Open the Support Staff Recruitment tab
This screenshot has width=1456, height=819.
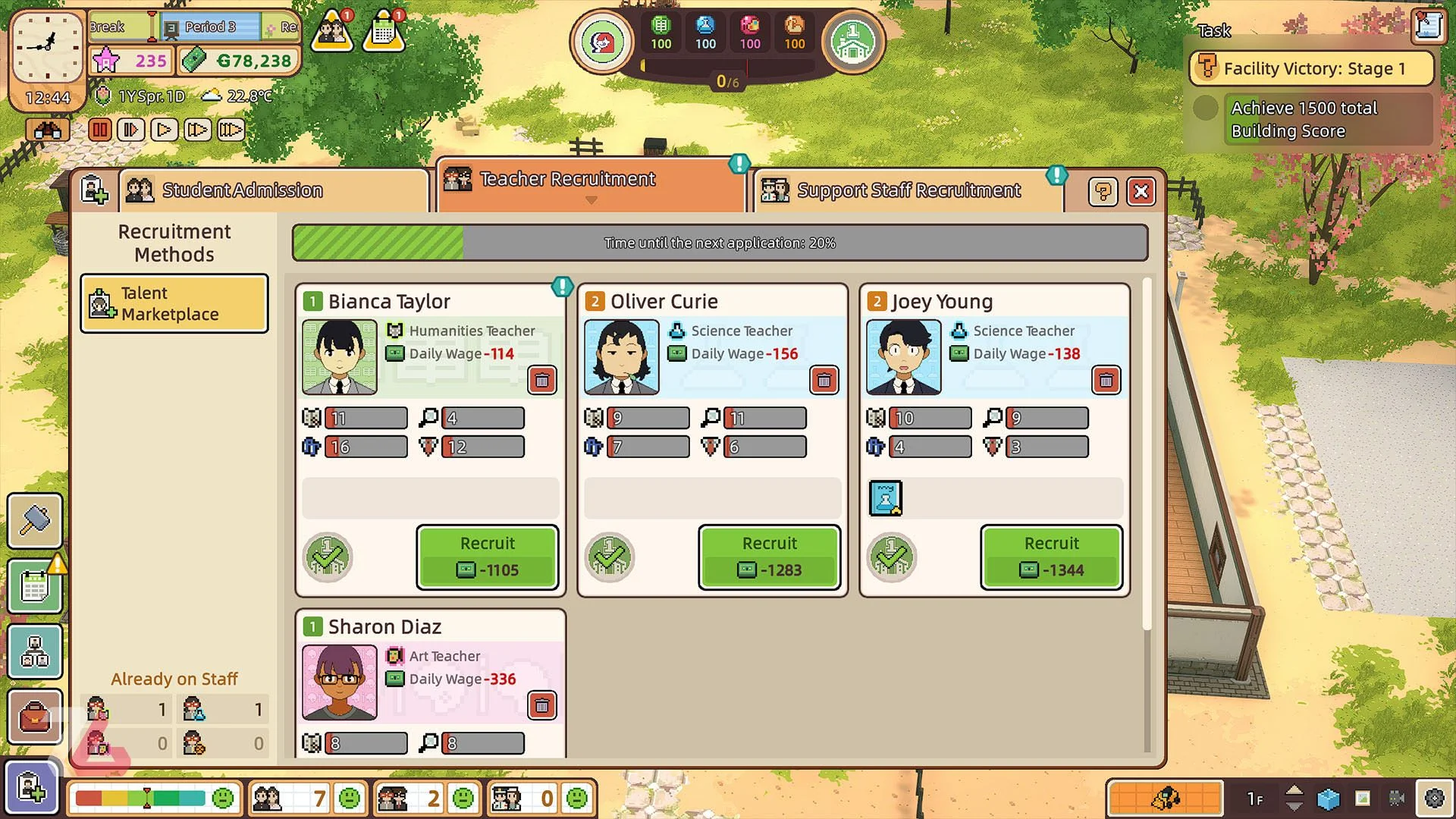(x=908, y=190)
